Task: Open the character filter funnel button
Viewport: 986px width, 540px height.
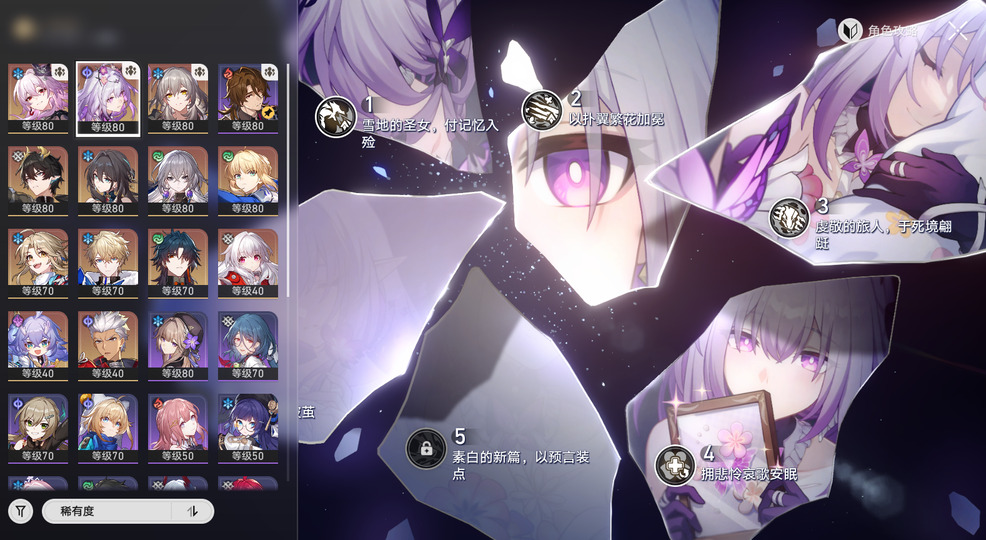Action: click(20, 511)
